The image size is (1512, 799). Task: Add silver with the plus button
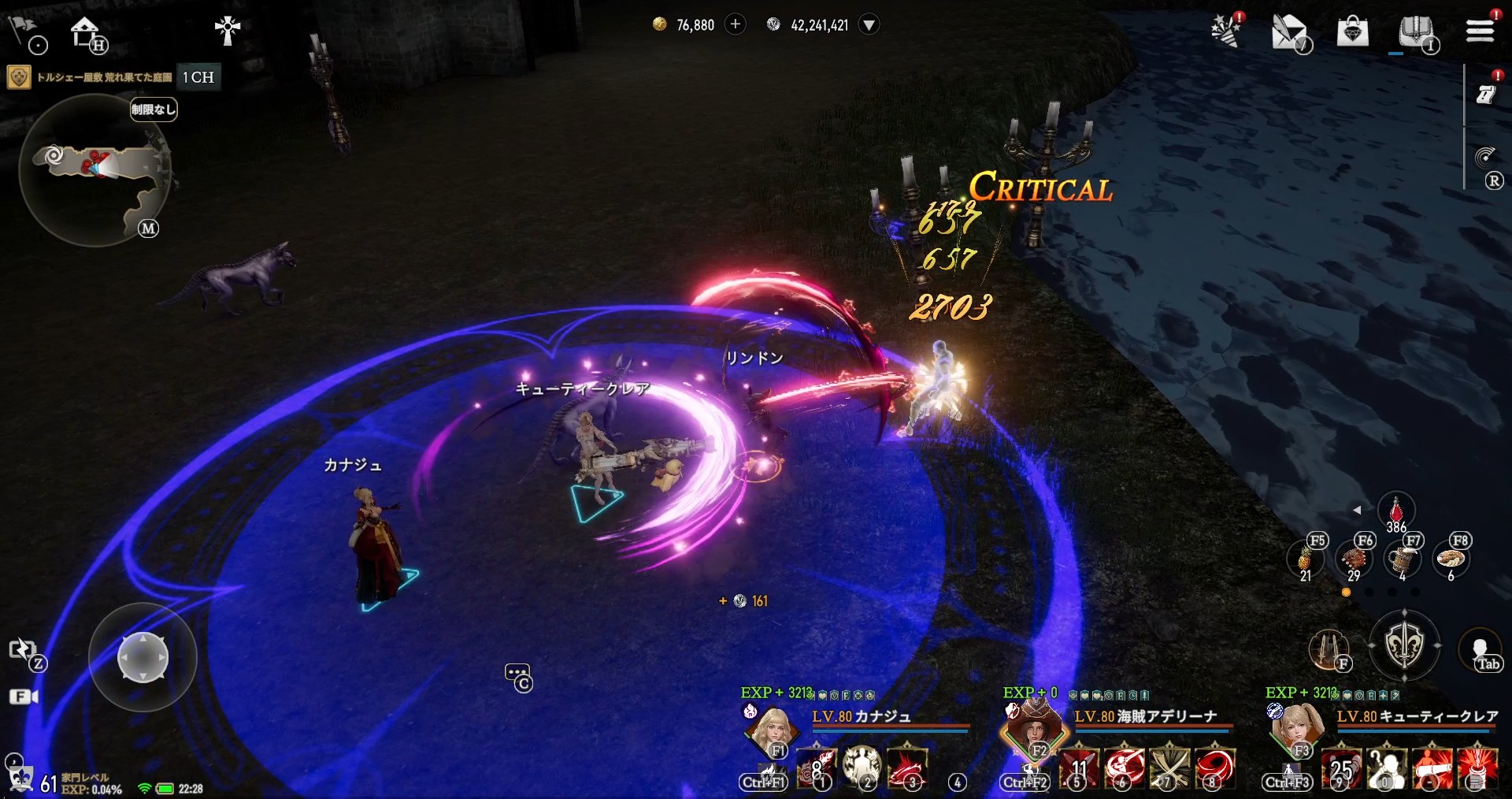(735, 24)
